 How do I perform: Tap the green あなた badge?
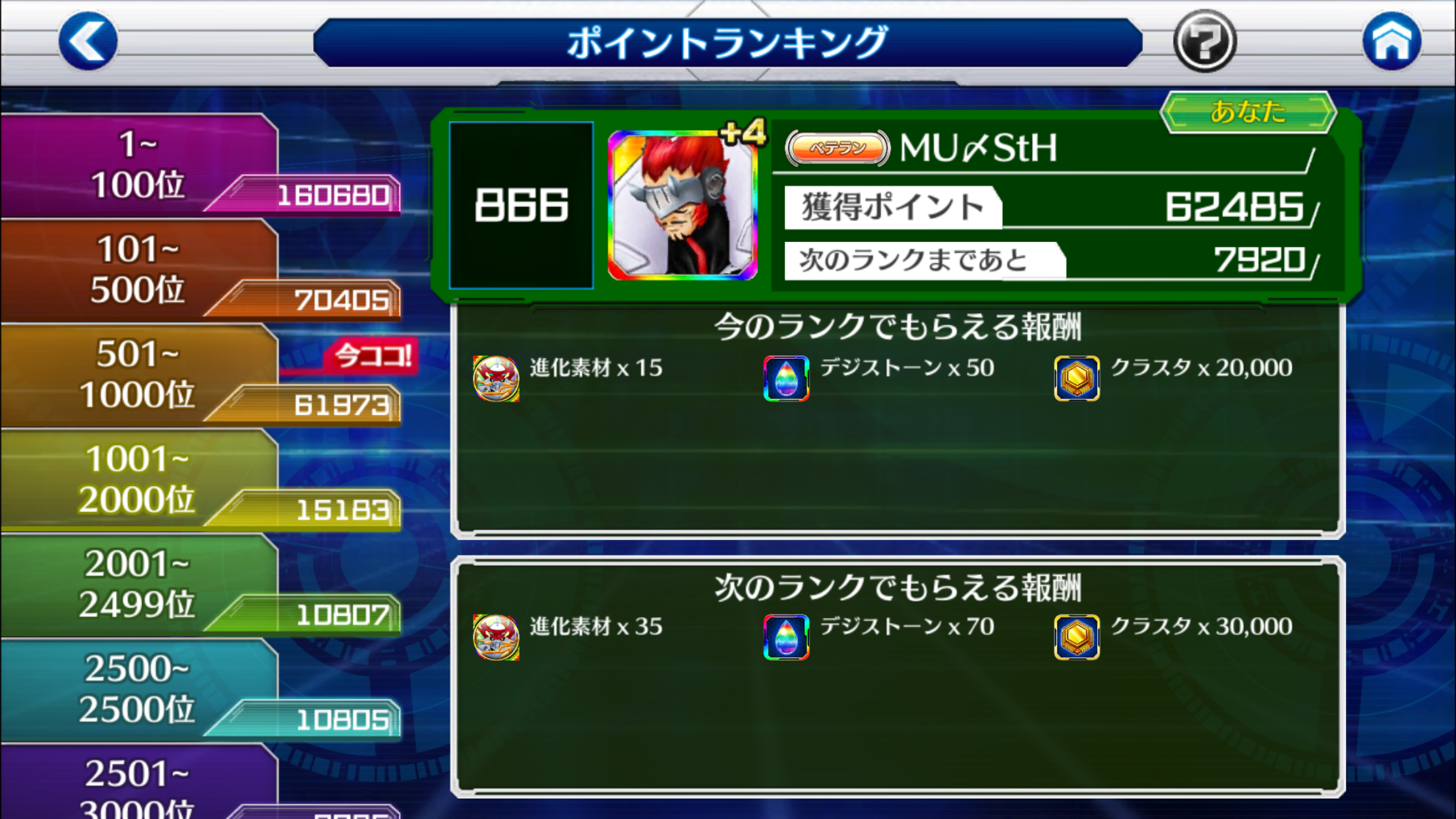(1249, 112)
